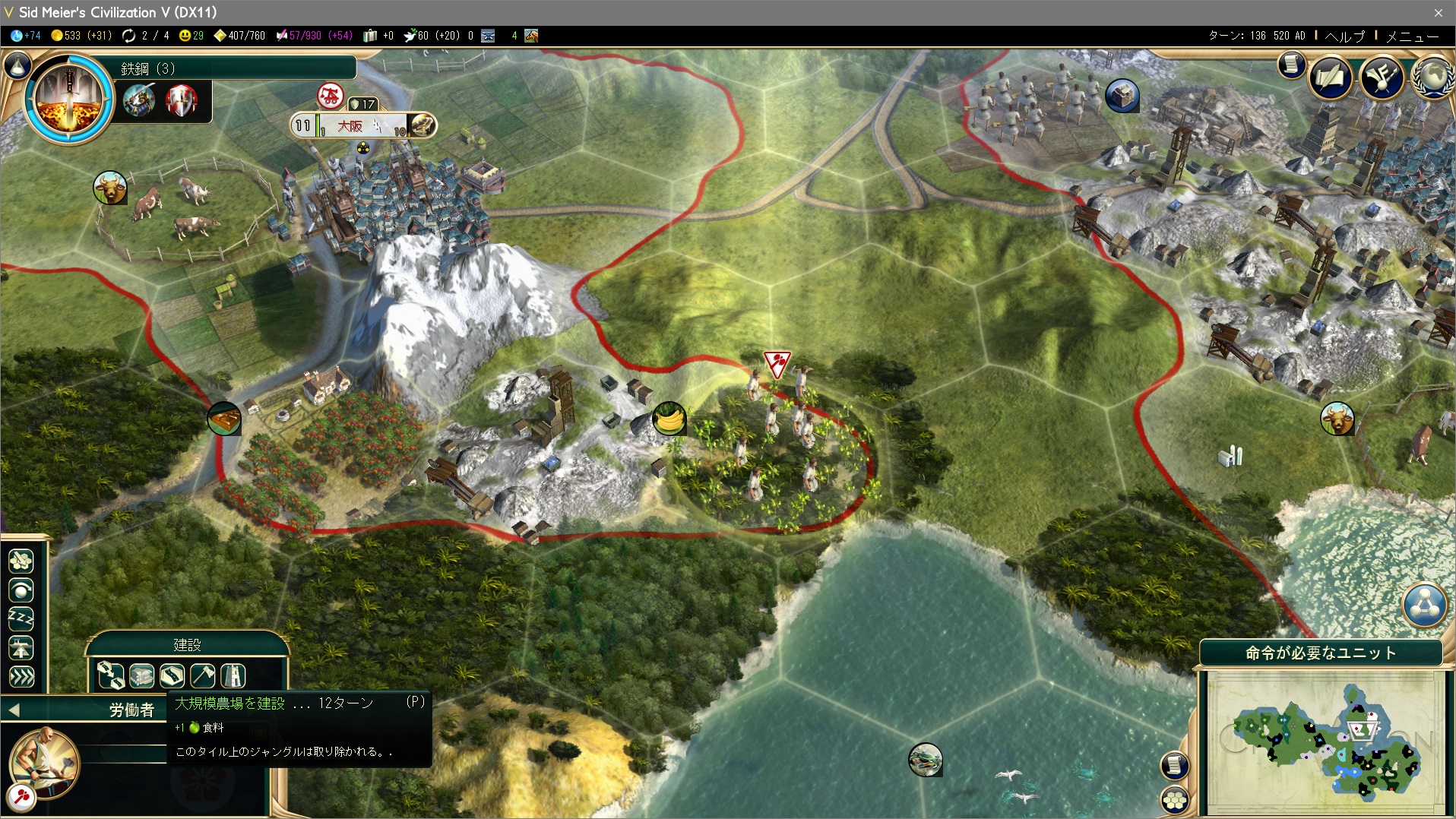The image size is (1456, 819).
Task: Close the Civilization V window
Action: point(1438,12)
